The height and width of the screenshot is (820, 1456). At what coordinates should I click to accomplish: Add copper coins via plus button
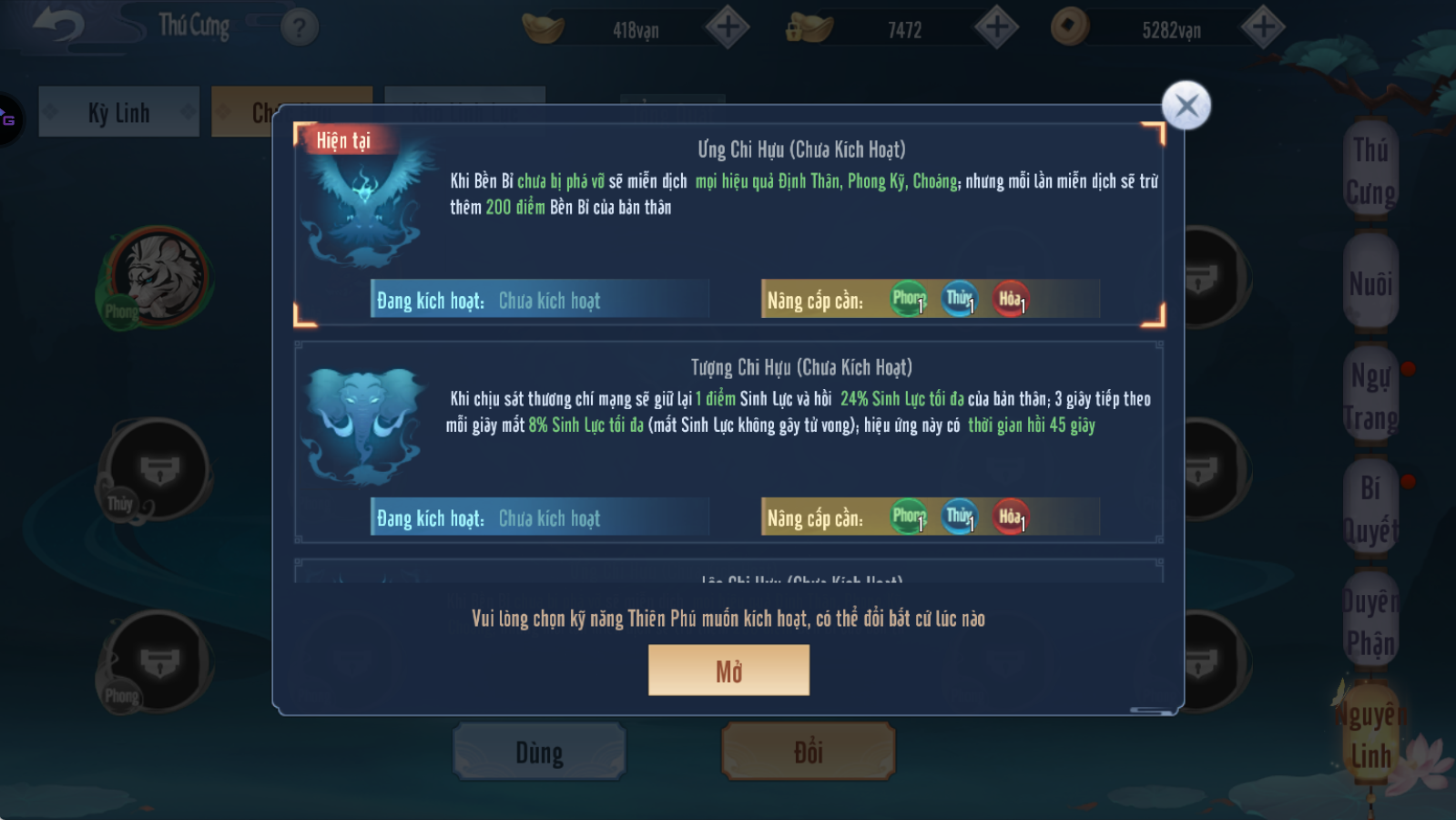(x=1263, y=27)
